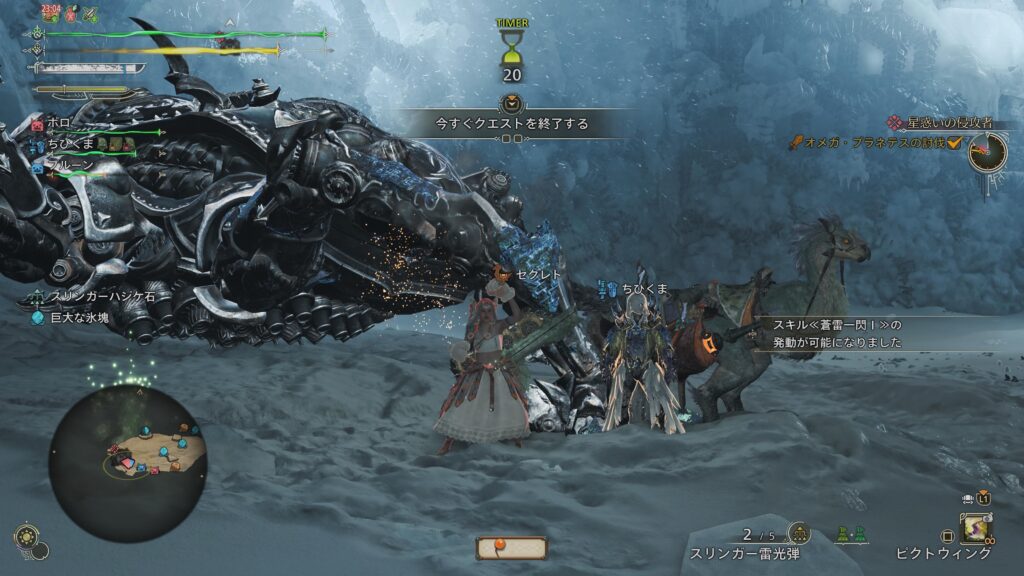
Task: Select the 今すぐクエストを終了する prompt
Action: 512,124
